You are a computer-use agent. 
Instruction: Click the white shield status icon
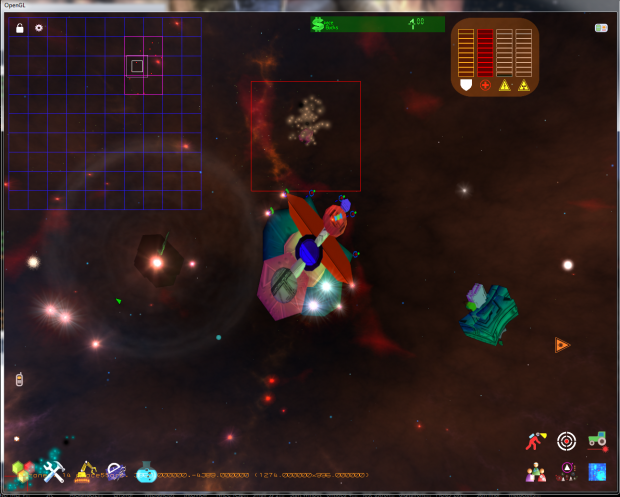pyautogui.click(x=464, y=86)
